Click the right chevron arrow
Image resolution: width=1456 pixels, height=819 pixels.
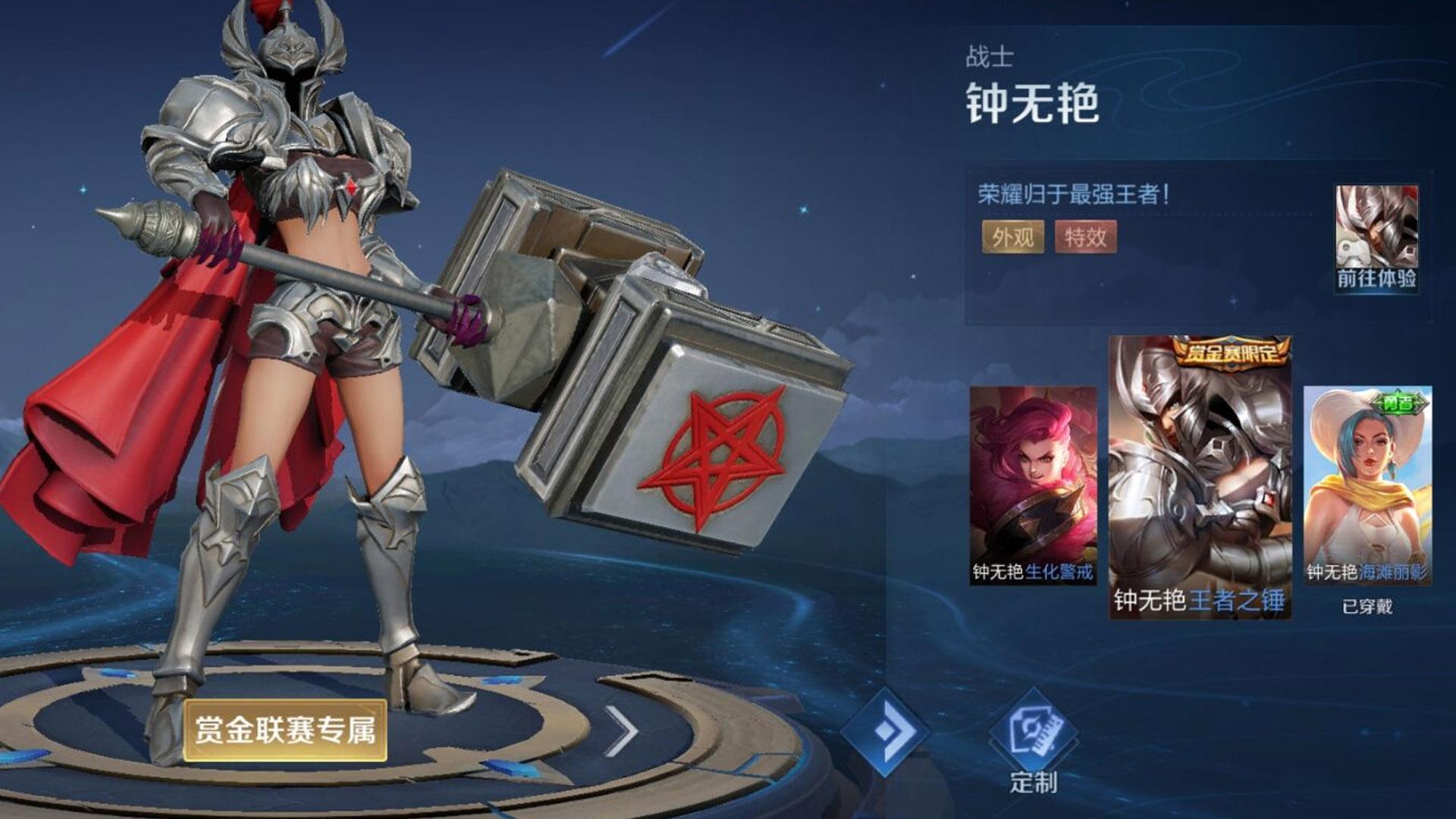pos(622,731)
